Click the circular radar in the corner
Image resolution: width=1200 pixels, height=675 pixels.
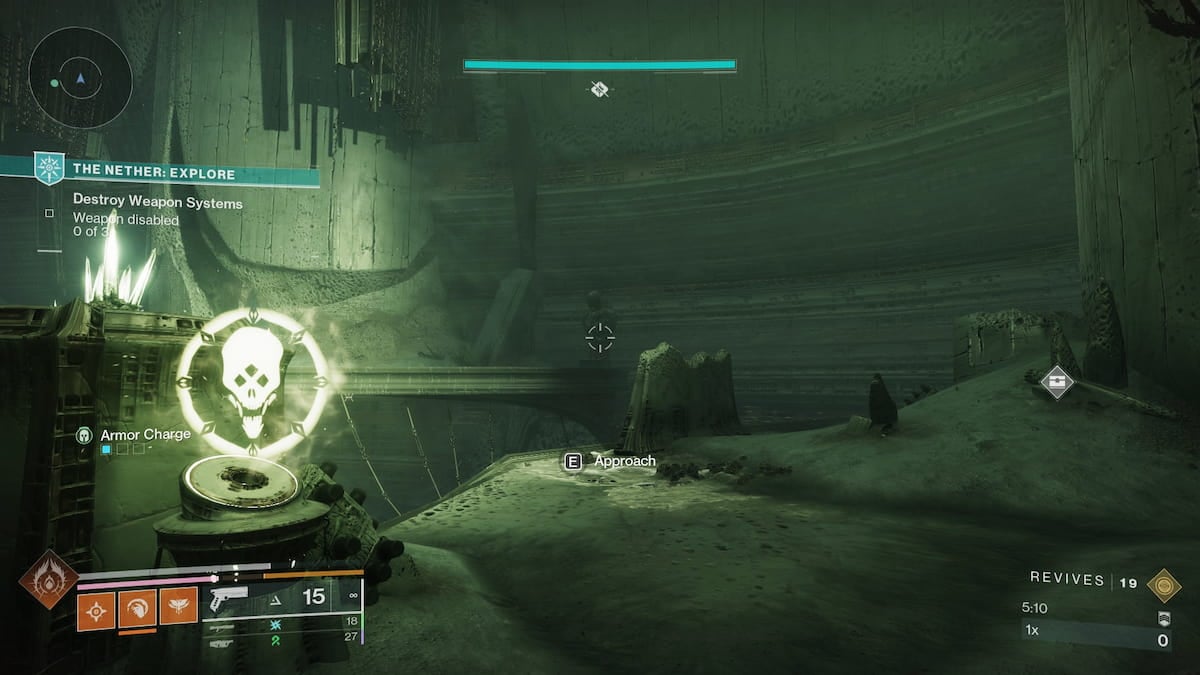(x=80, y=77)
